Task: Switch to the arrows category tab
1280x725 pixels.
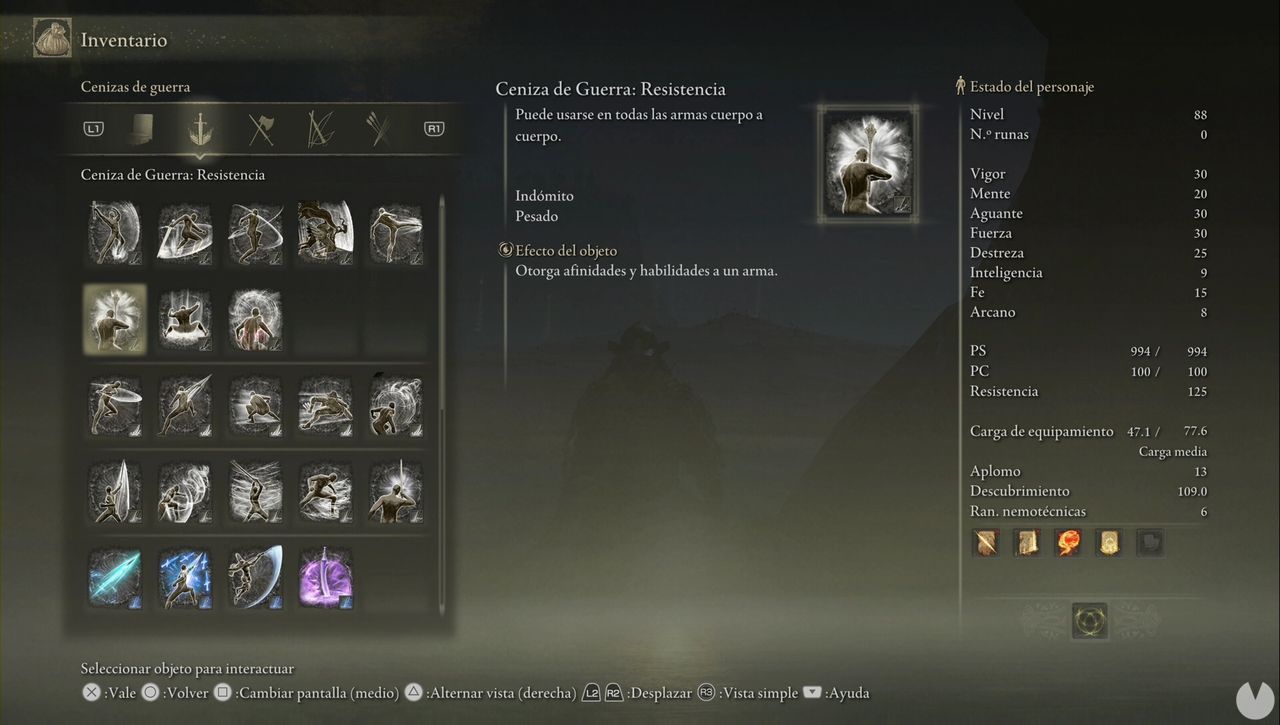Action: tap(379, 129)
